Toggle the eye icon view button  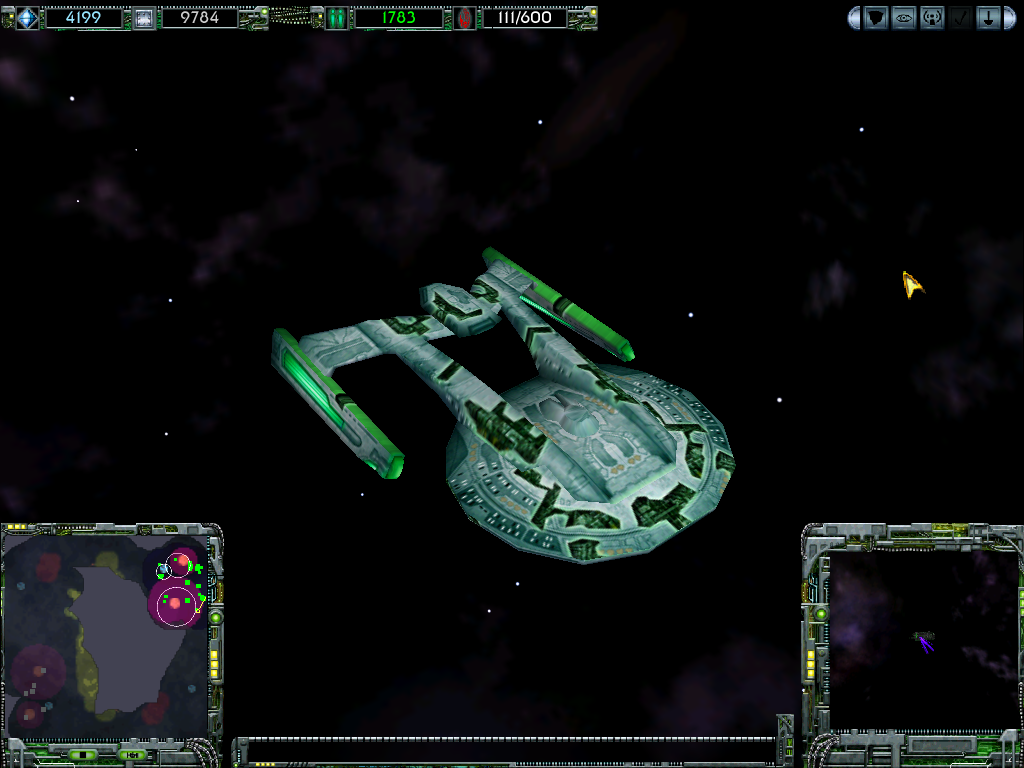coord(904,18)
